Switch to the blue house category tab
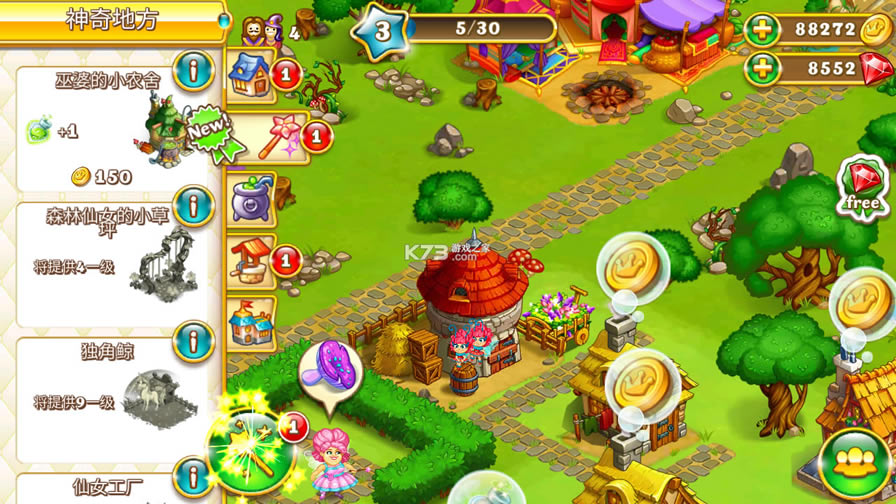The image size is (896, 504). (x=249, y=74)
